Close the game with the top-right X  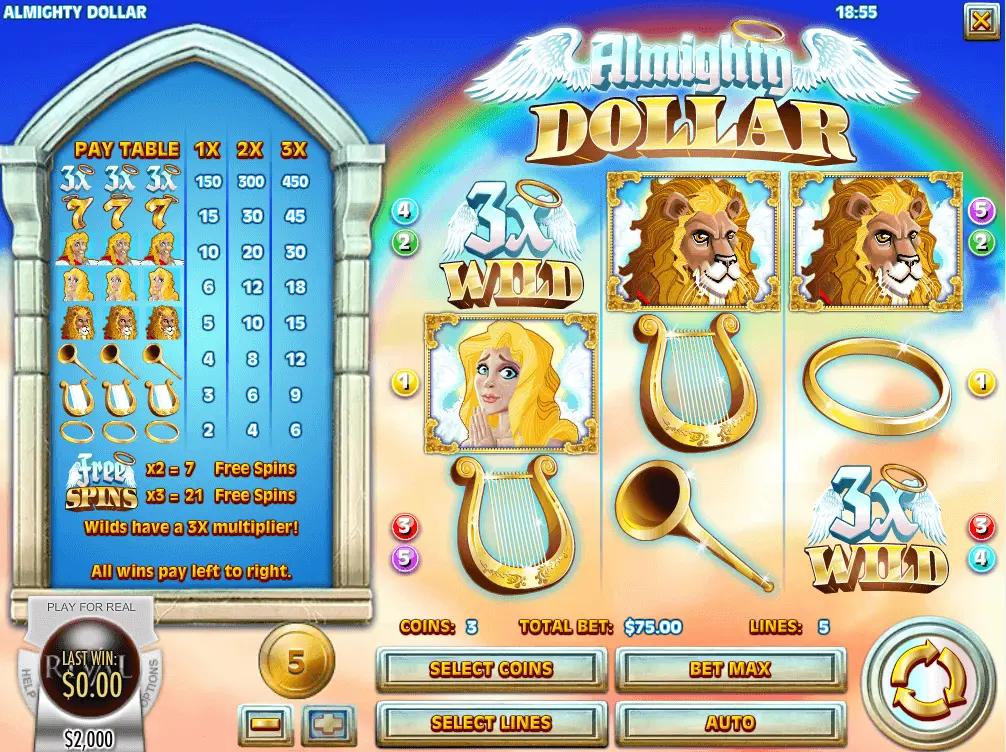(978, 21)
